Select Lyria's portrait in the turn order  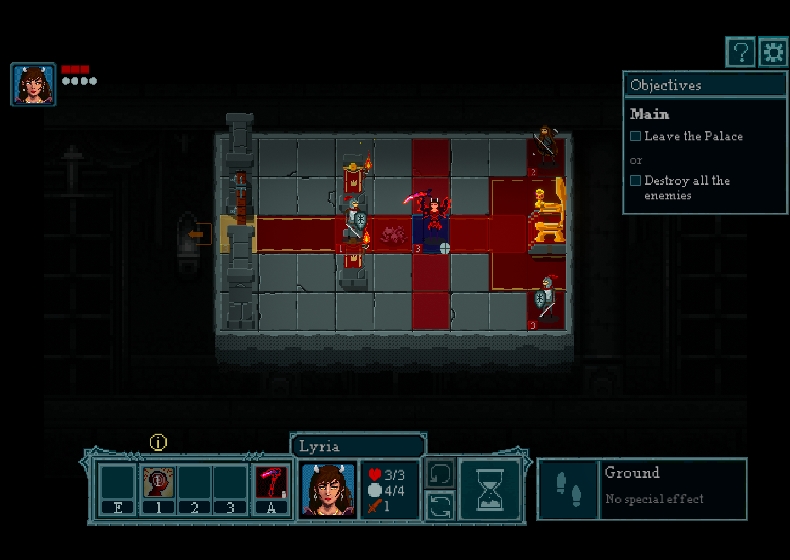coord(33,84)
